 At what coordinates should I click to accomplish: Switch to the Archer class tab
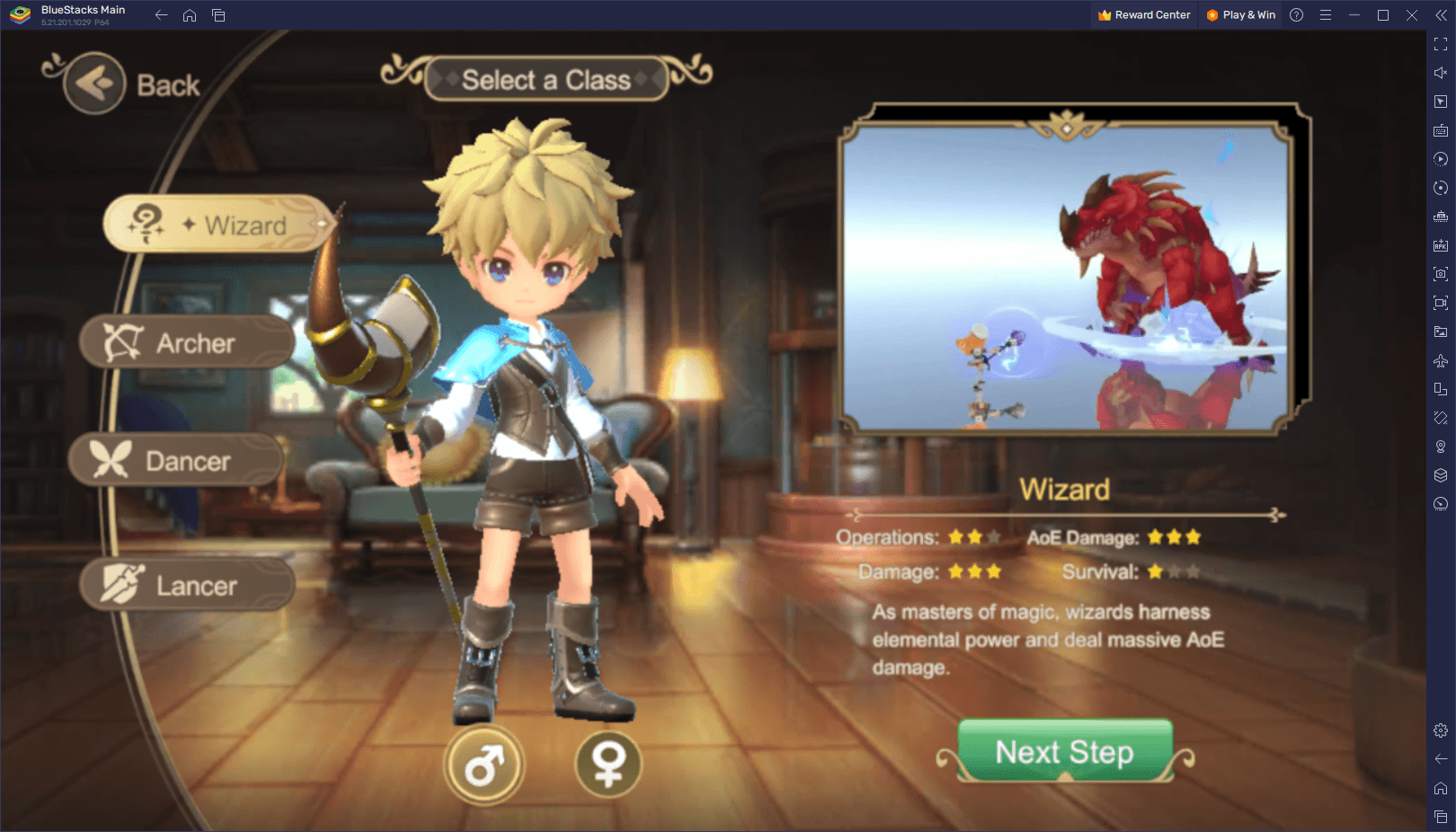pos(186,342)
